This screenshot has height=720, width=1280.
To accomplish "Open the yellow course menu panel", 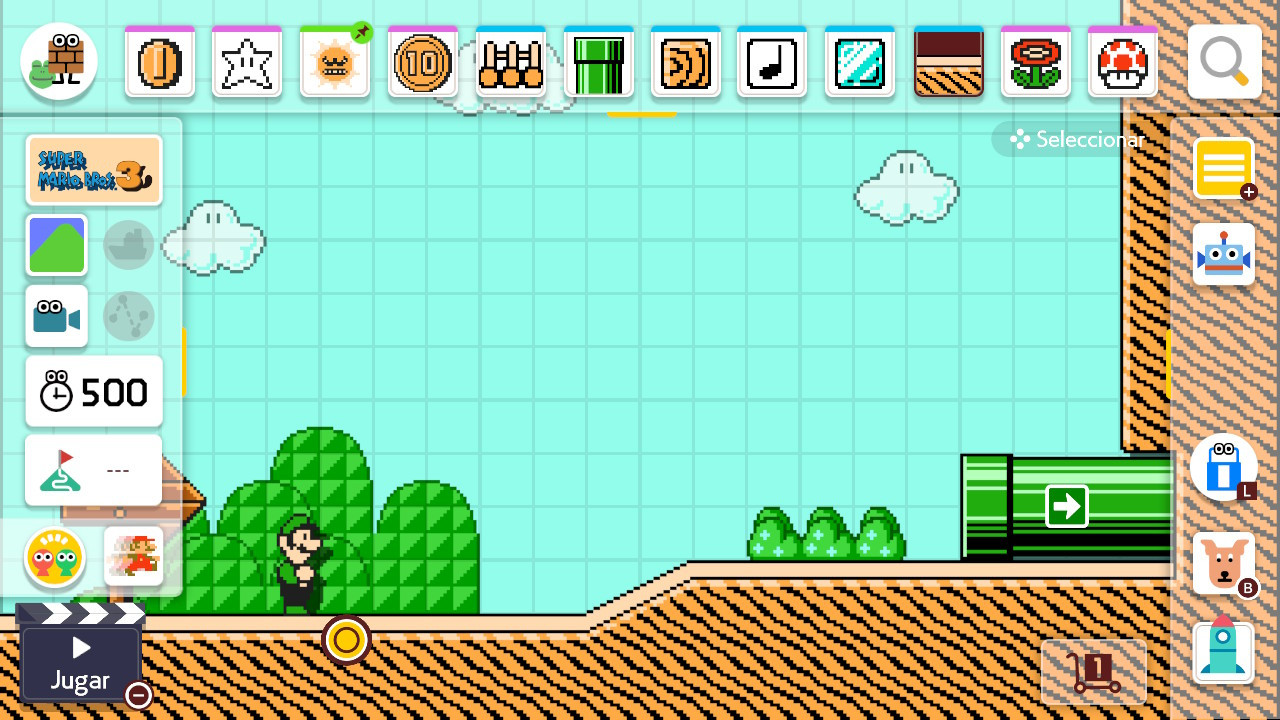I will [x=1224, y=169].
